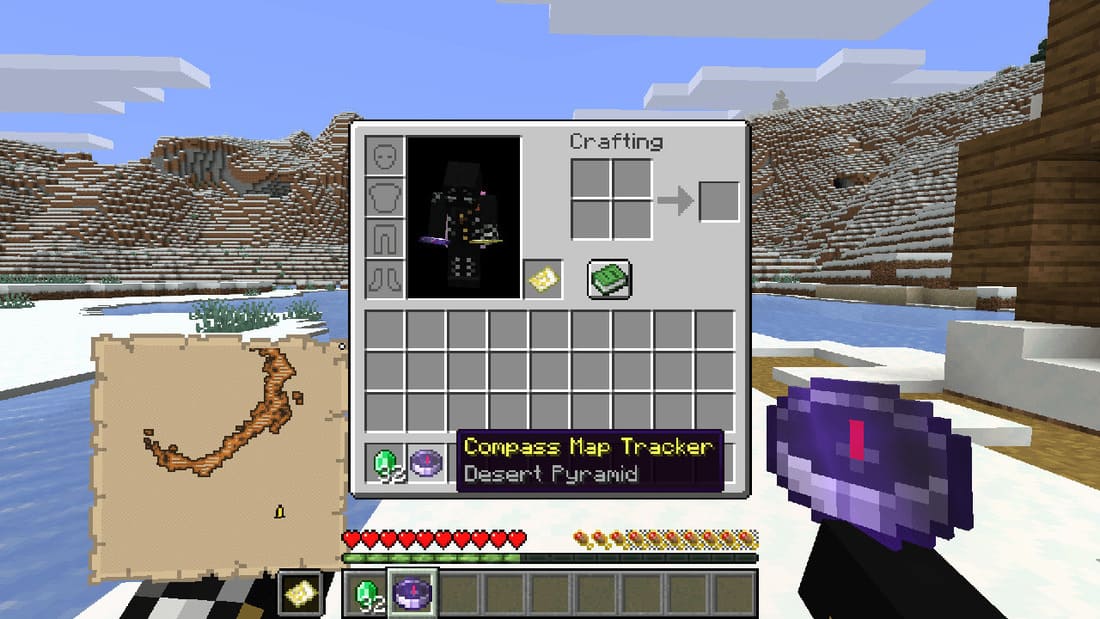Choose the empty chestplate armor slot
The width and height of the screenshot is (1100, 619).
tap(385, 197)
